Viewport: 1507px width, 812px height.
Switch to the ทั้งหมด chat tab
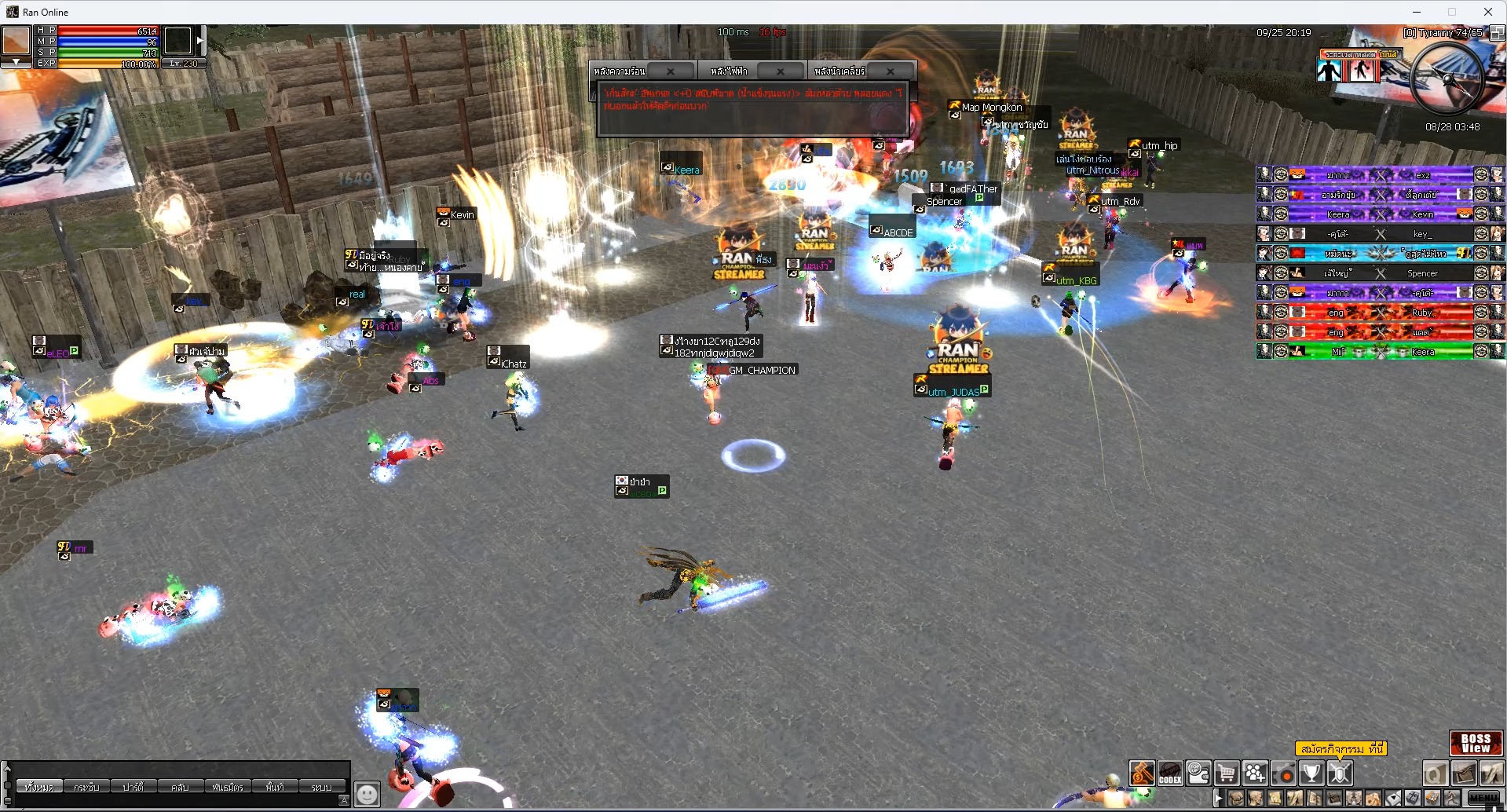tap(39, 787)
